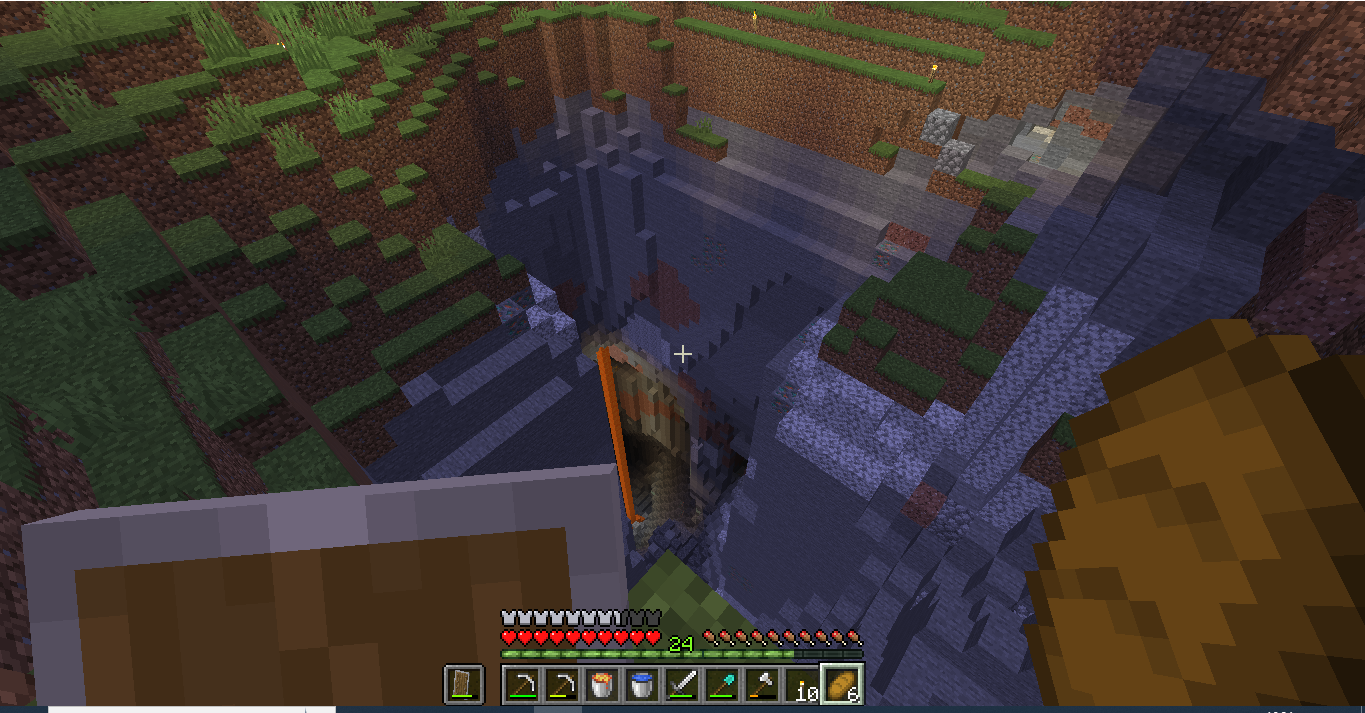Switch to the iron axe slot
This screenshot has height=713, width=1365.
point(762,685)
